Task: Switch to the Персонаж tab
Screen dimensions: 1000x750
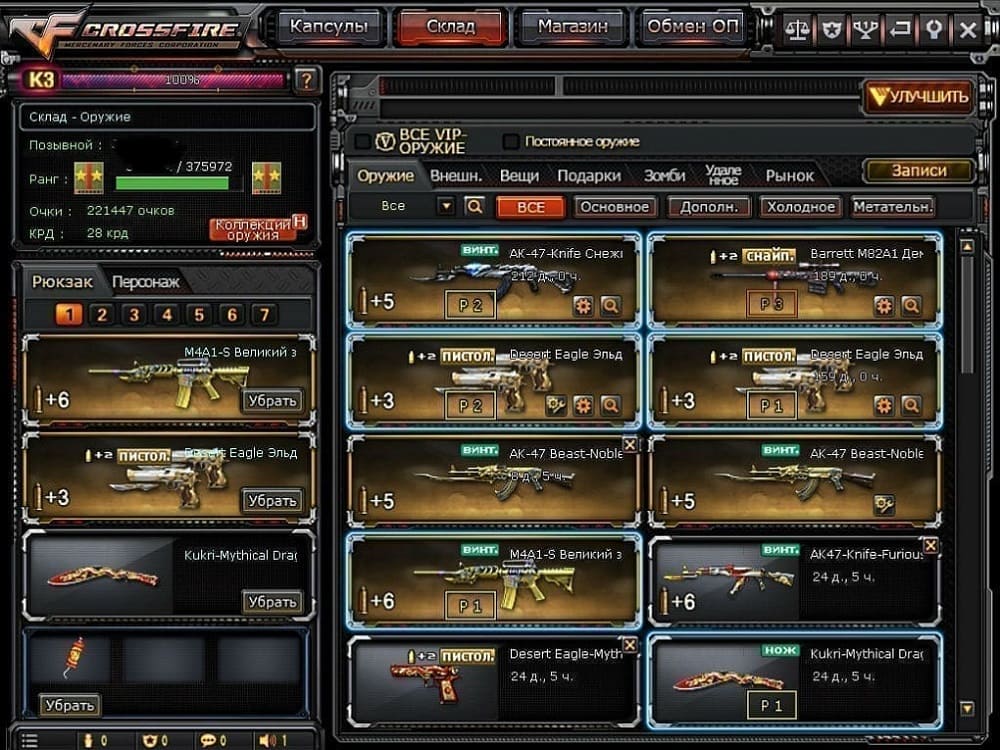Action: click(146, 283)
